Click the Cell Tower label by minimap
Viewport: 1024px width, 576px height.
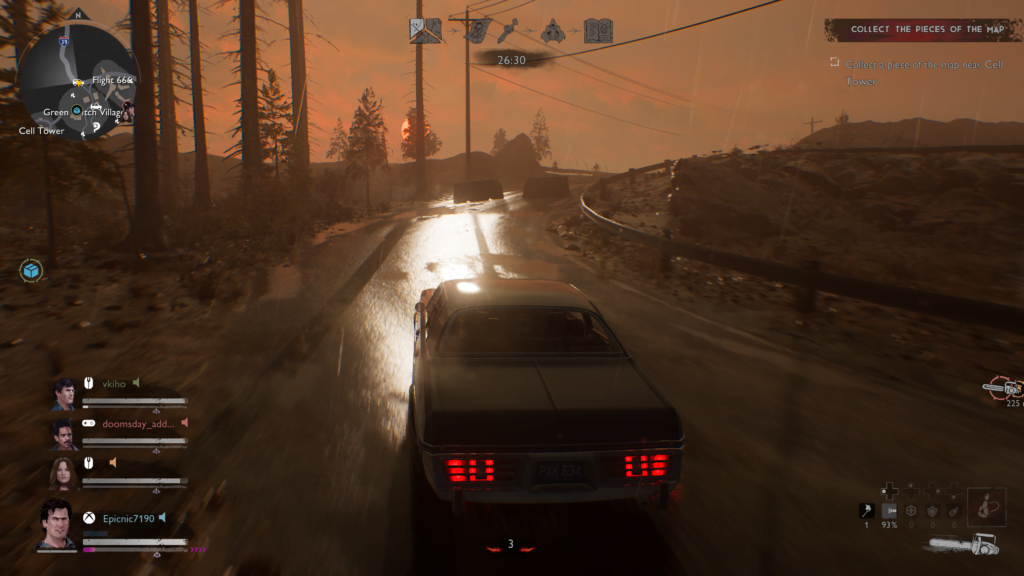(41, 131)
